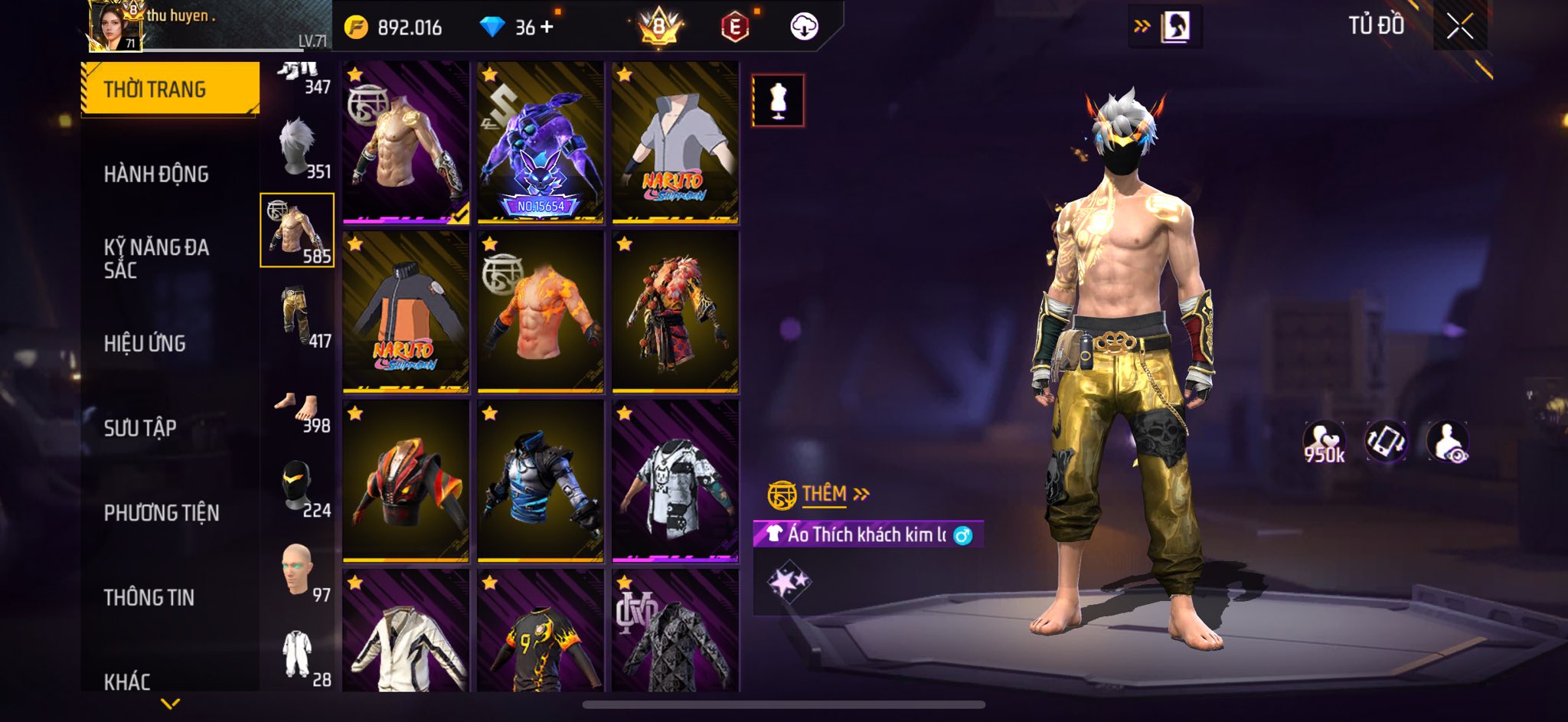Go to SƯU TẬP collection
The width and height of the screenshot is (1568, 722).
coord(140,428)
